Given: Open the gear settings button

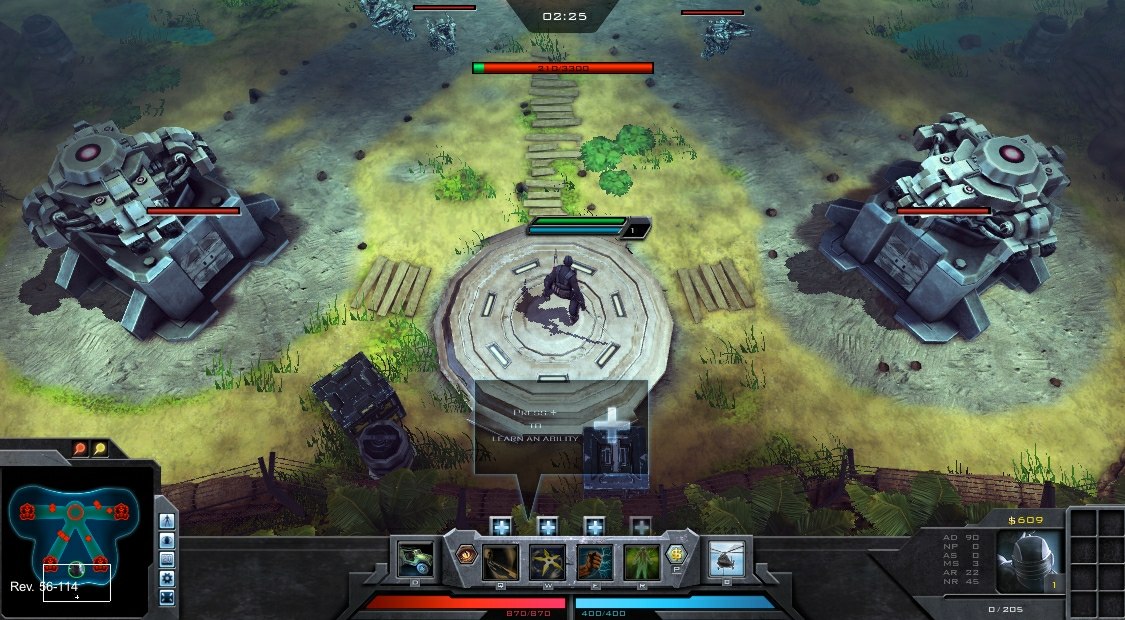Looking at the screenshot, I should (x=167, y=578).
